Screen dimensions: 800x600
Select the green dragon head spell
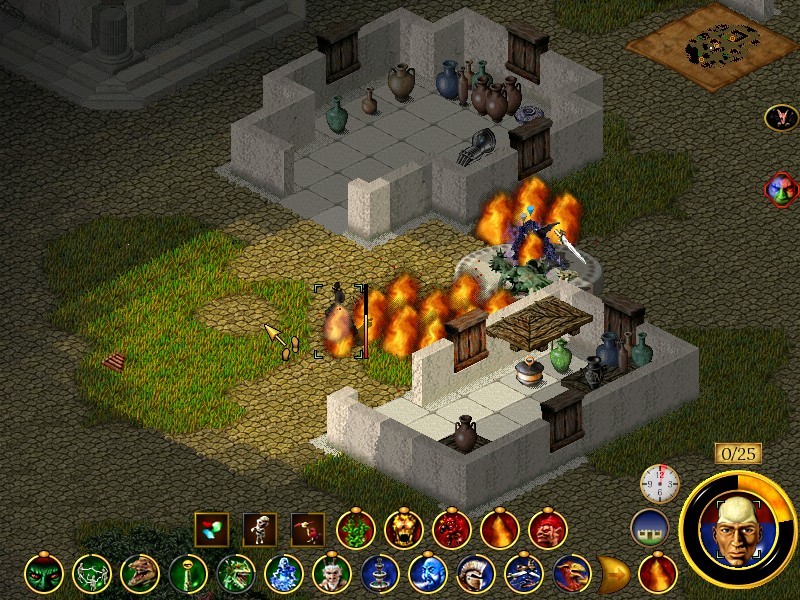click(x=235, y=574)
